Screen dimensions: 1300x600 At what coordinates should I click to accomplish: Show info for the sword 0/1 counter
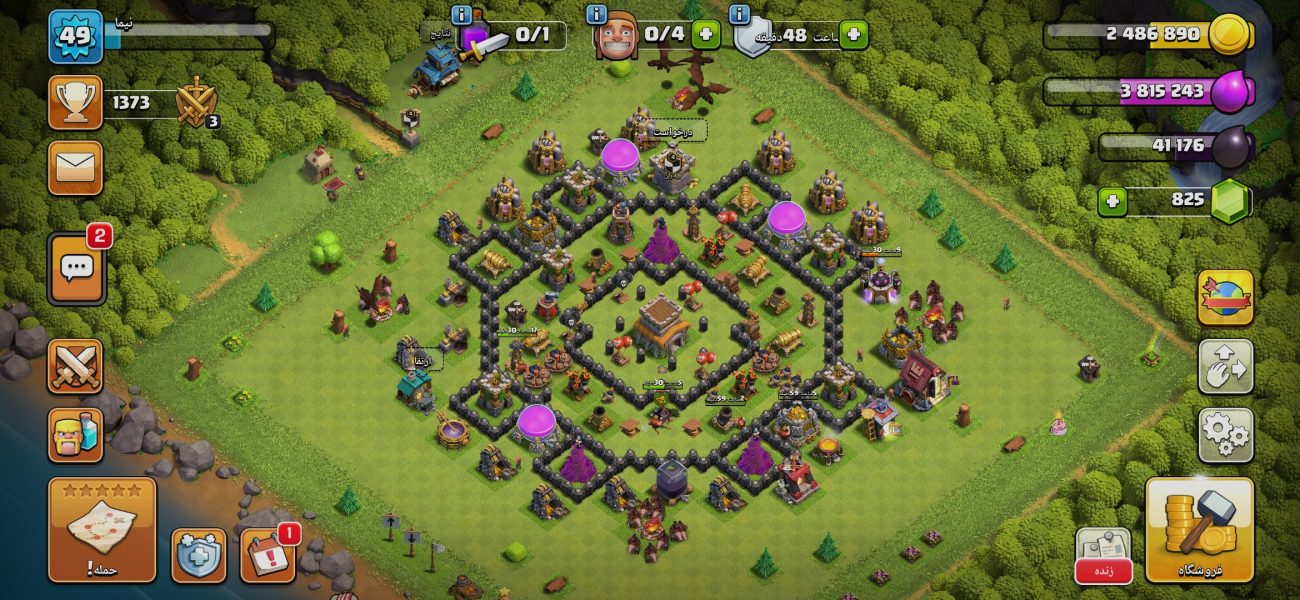(462, 14)
